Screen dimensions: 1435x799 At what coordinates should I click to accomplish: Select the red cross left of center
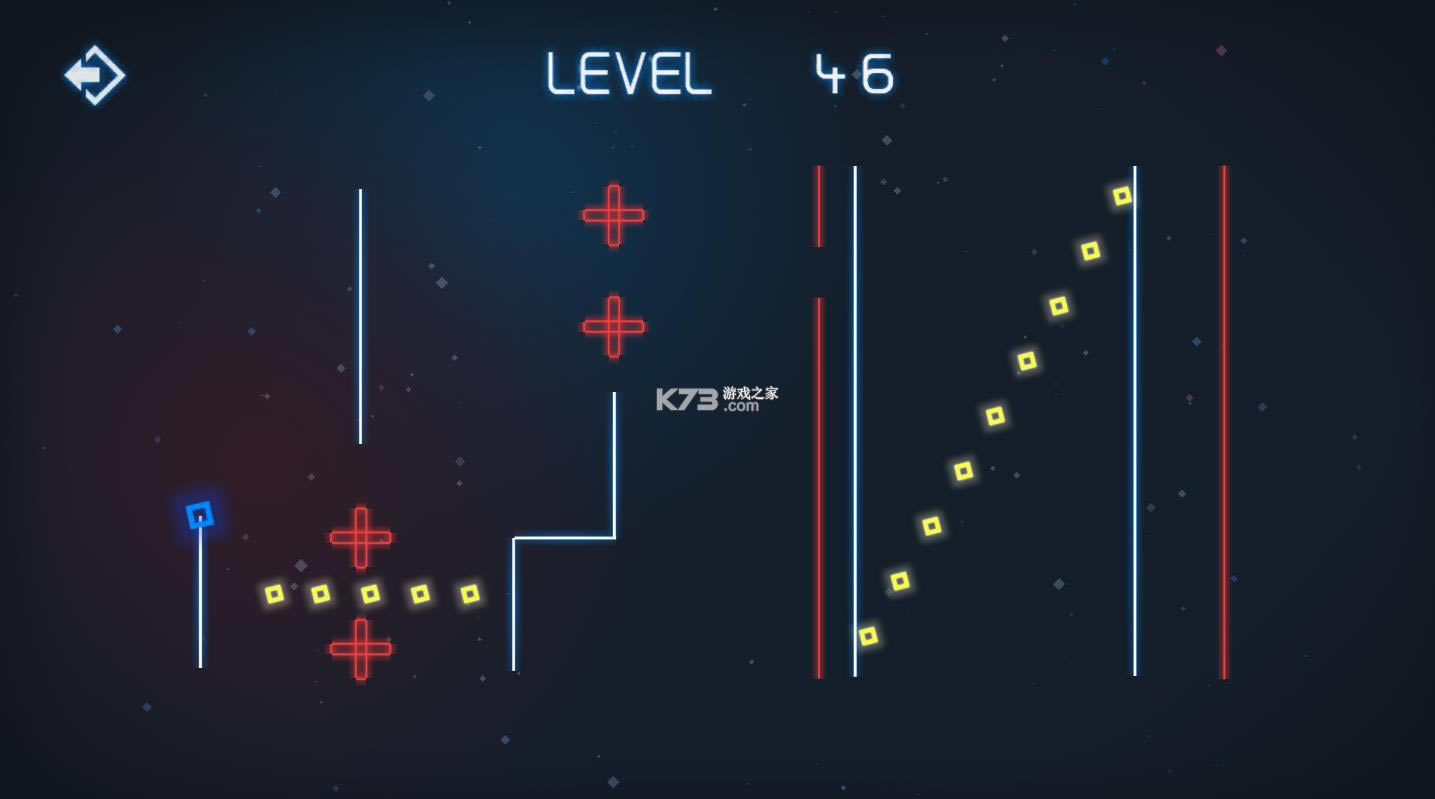click(x=361, y=537)
